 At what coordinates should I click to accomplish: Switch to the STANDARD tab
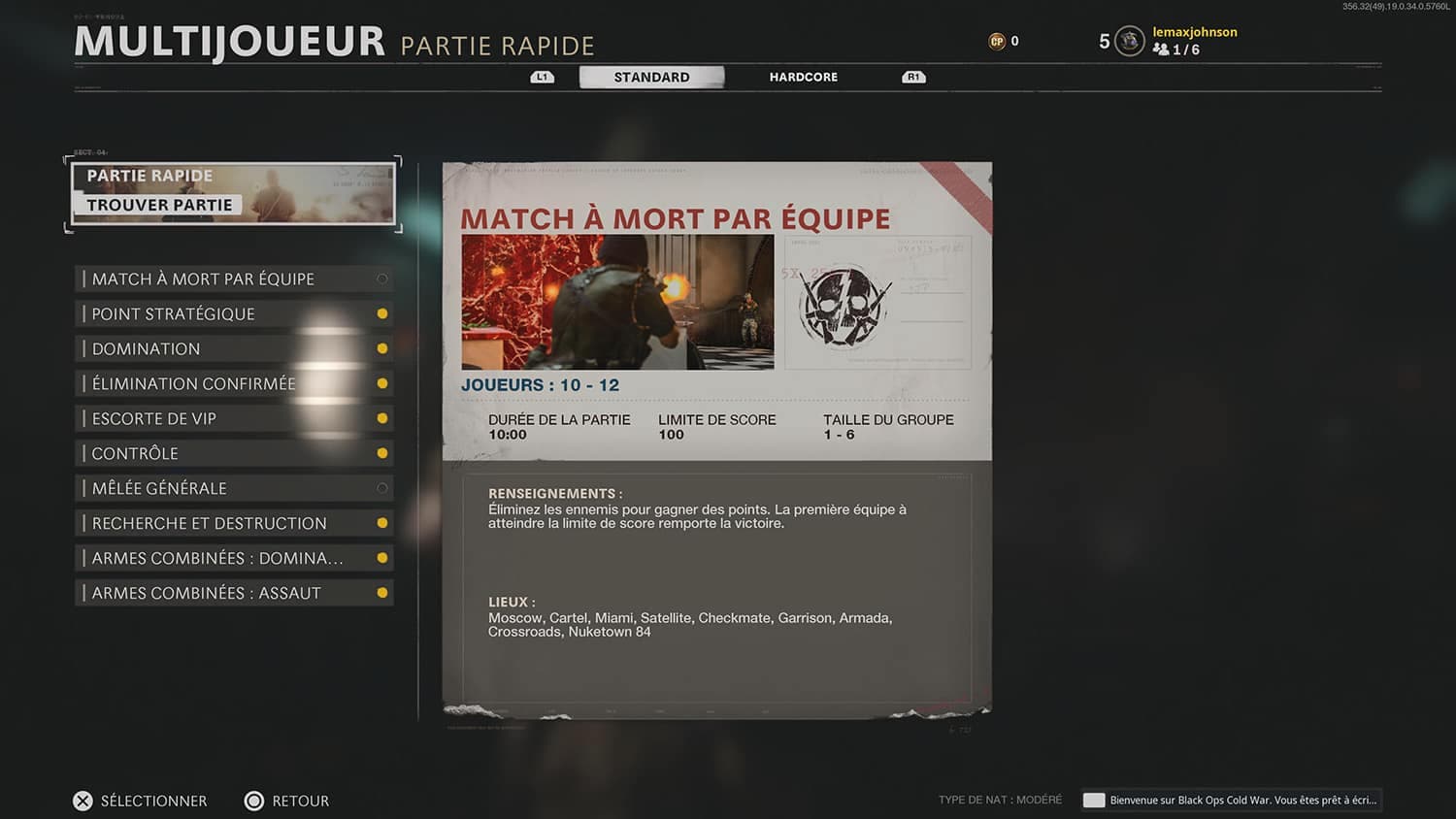[x=651, y=77]
